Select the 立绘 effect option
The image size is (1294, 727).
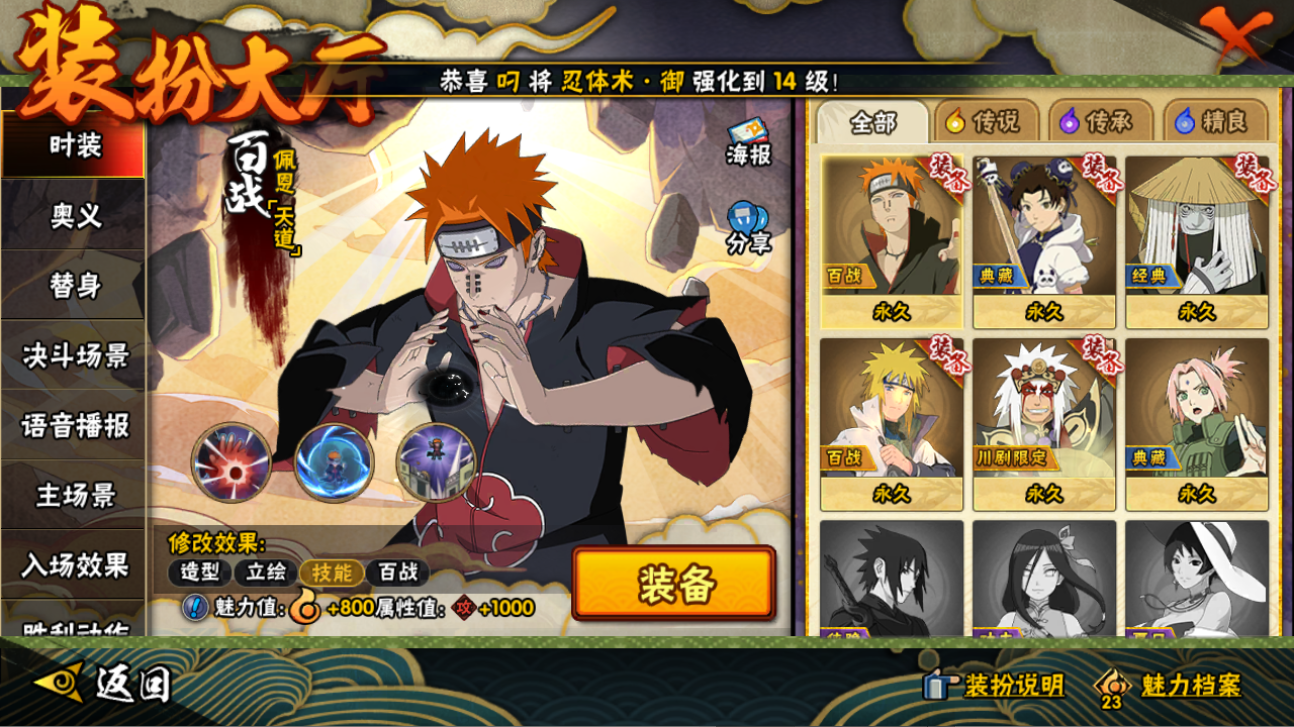click(265, 572)
